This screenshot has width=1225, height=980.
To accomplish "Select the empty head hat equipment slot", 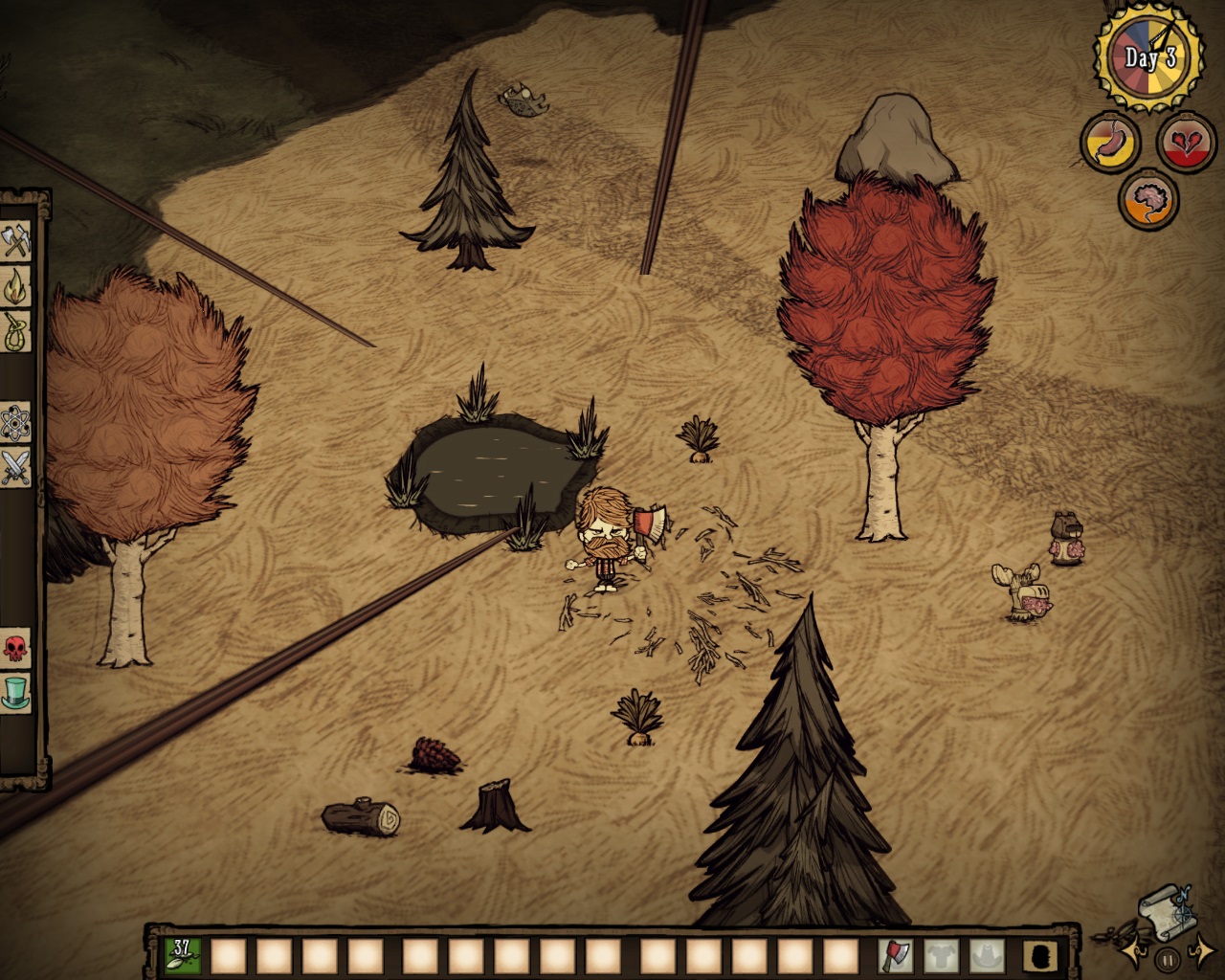I will tap(988, 955).
